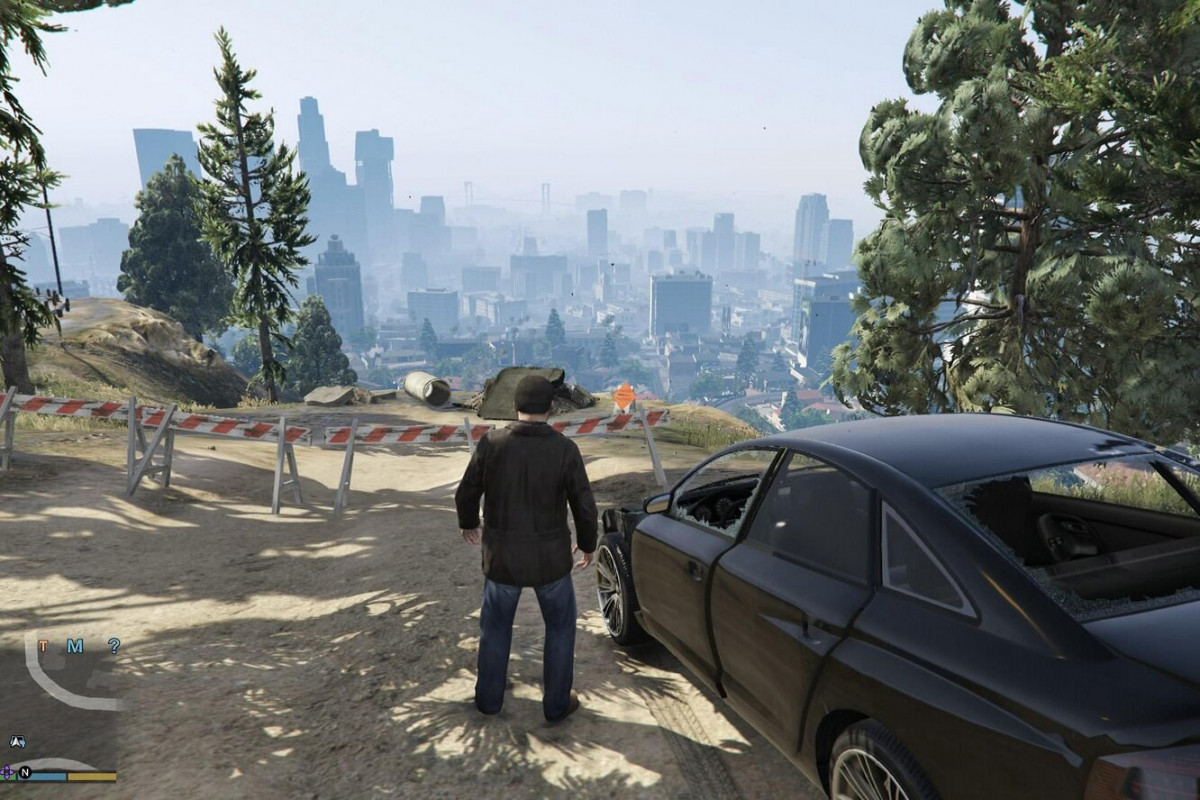Click the player arrow on the minimap
The image size is (1200, 800).
click(17, 742)
